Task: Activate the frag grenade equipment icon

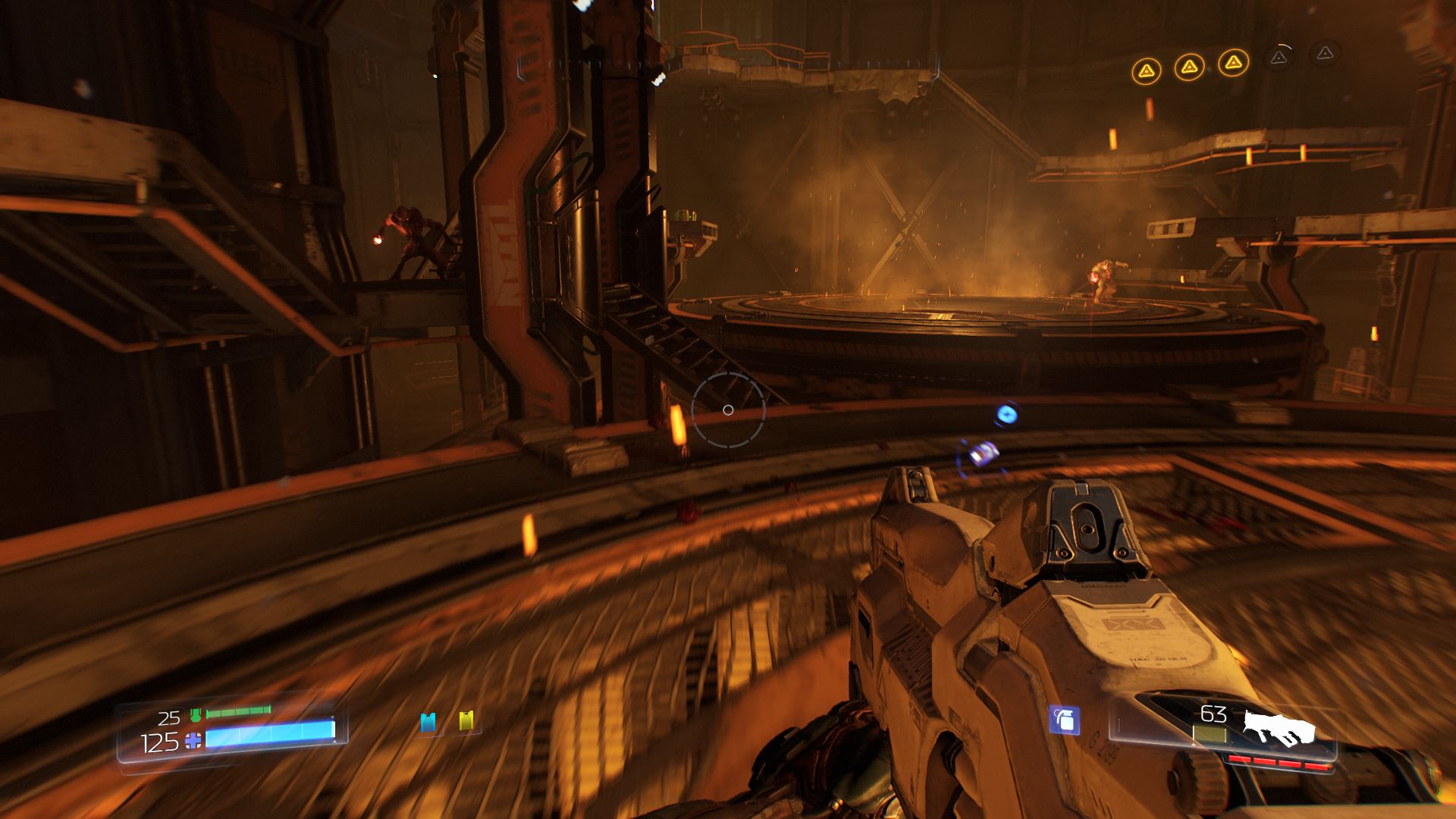Action: (1064, 720)
